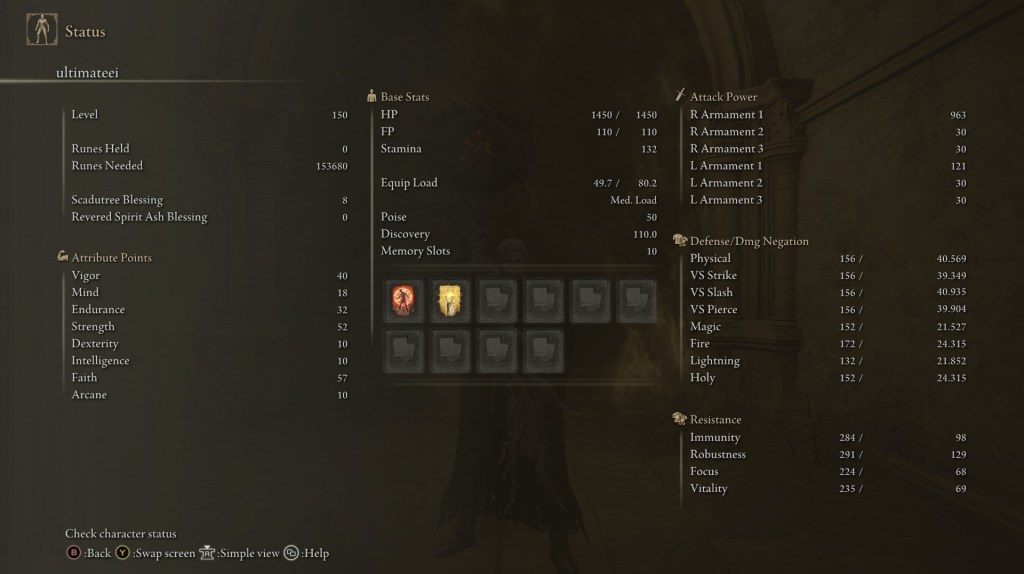Highlight the Immunity resistance row
Image resolution: width=1024 pixels, height=574 pixels.
tap(827, 437)
